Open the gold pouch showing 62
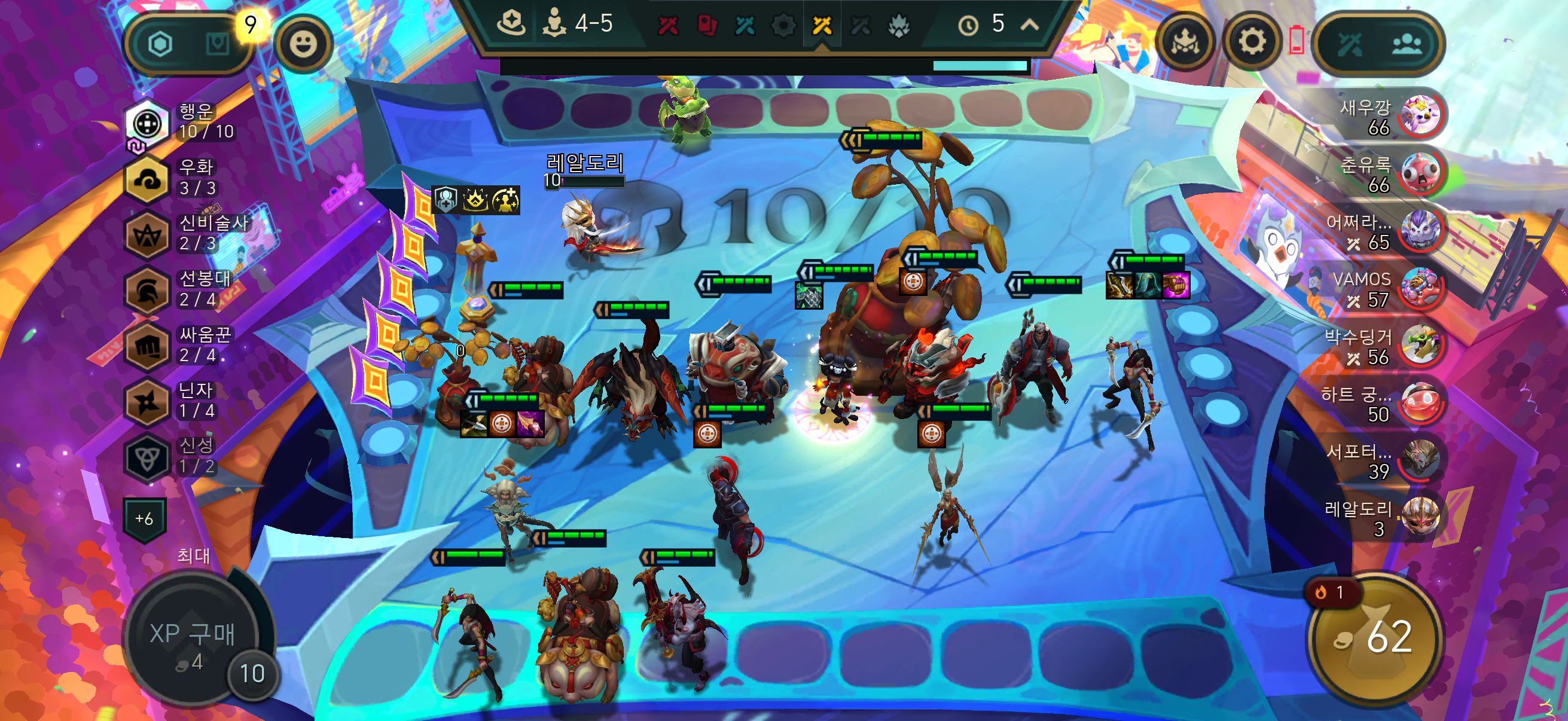This screenshot has height=721, width=1568. click(1374, 639)
